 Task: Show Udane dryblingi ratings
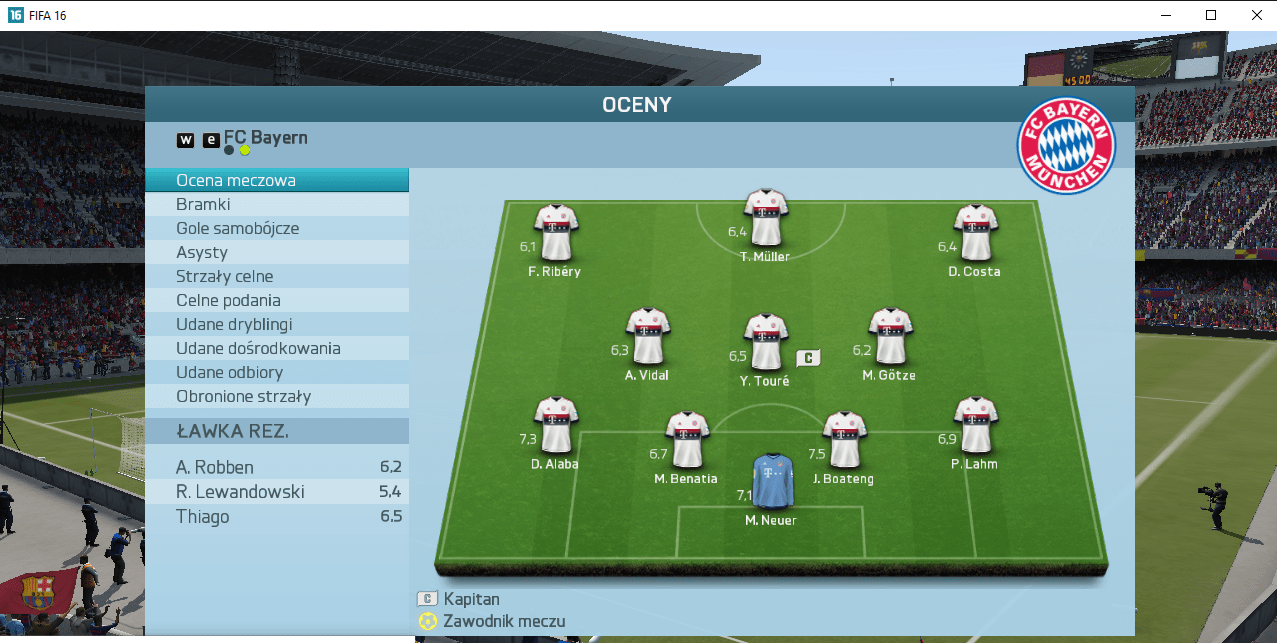point(277,324)
